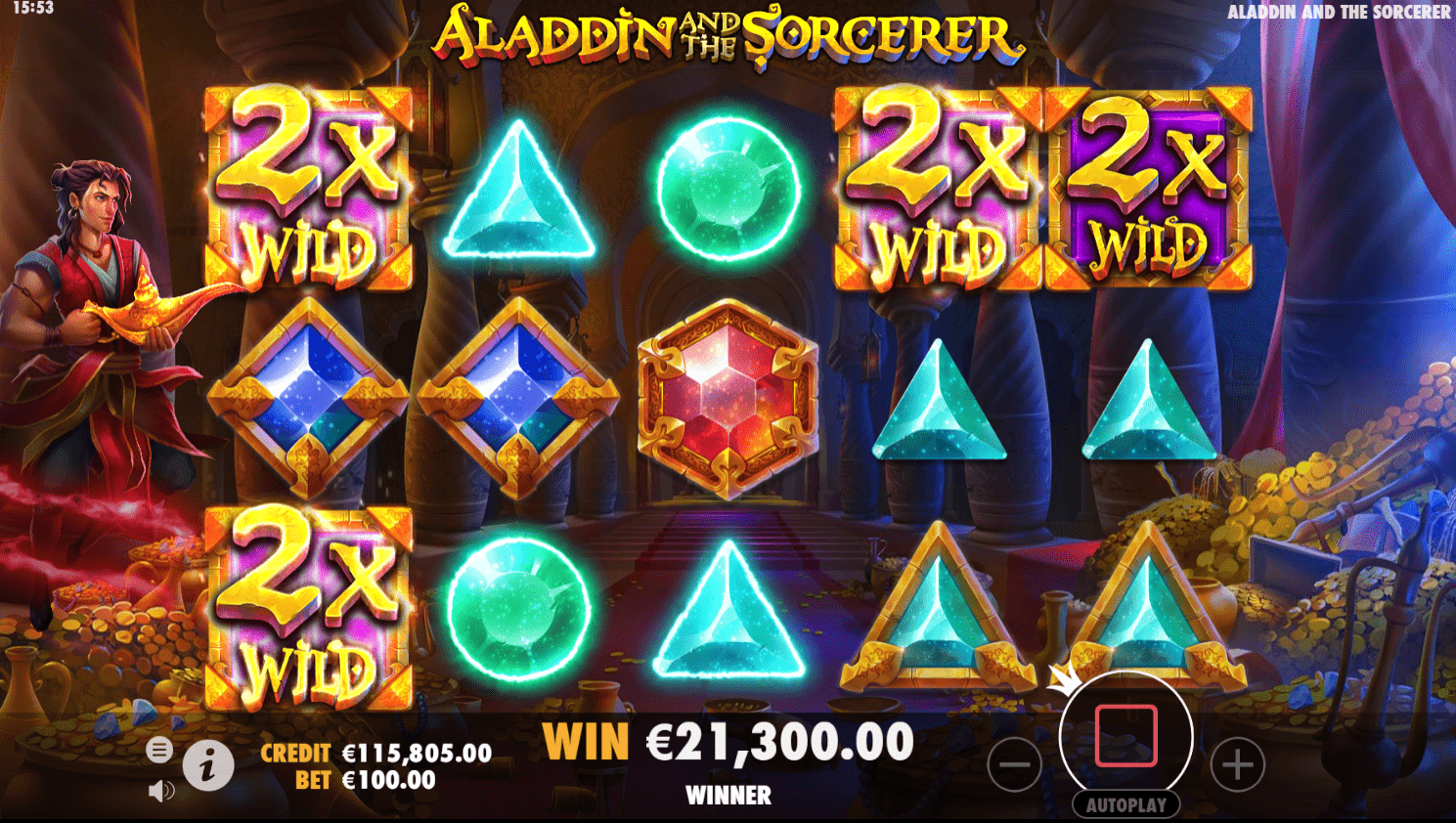Image resolution: width=1456 pixels, height=823 pixels.
Task: Open the AUTOPLAY options
Action: tap(1125, 805)
